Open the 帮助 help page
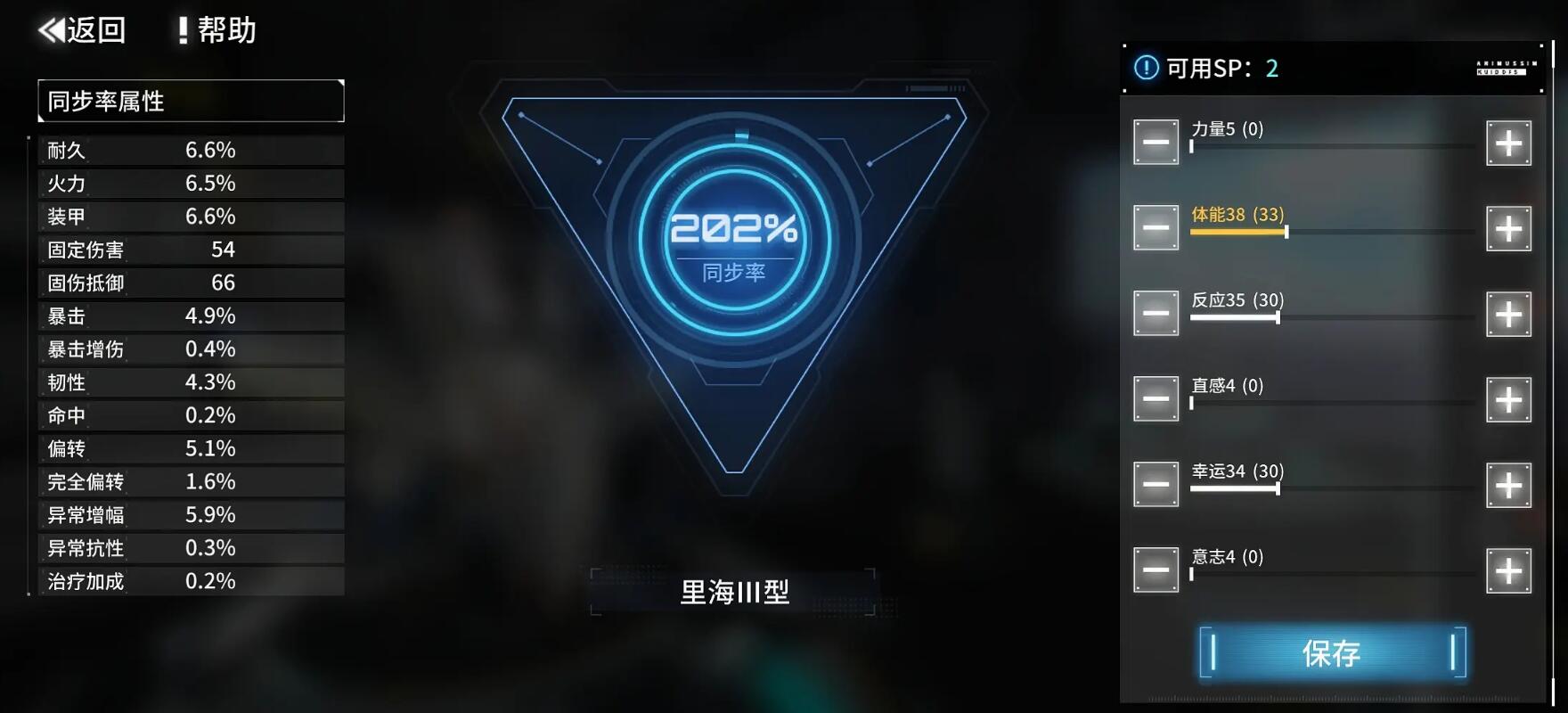The height and width of the screenshot is (713, 1568). [x=216, y=30]
